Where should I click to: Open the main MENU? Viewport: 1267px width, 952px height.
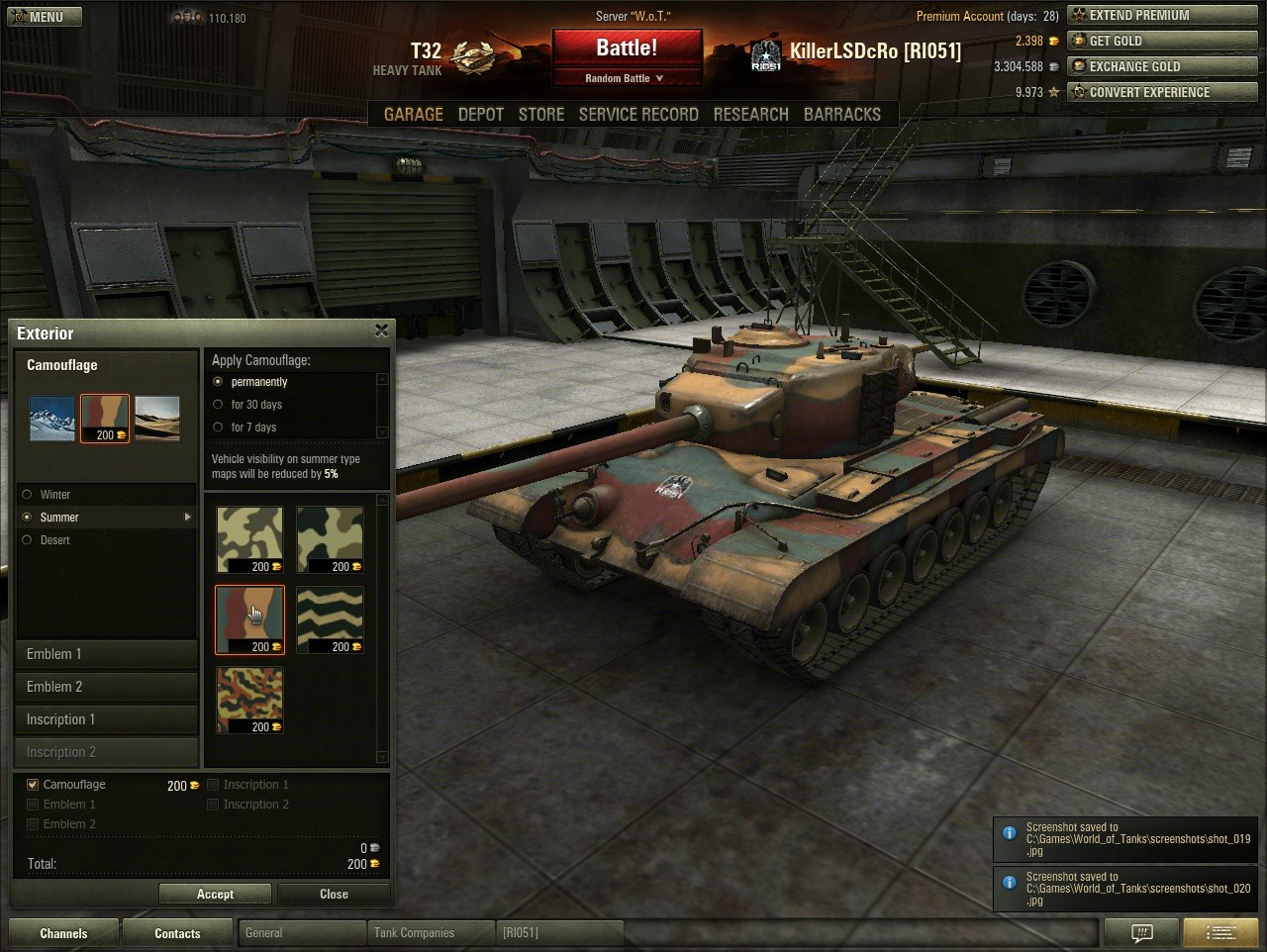[x=45, y=17]
